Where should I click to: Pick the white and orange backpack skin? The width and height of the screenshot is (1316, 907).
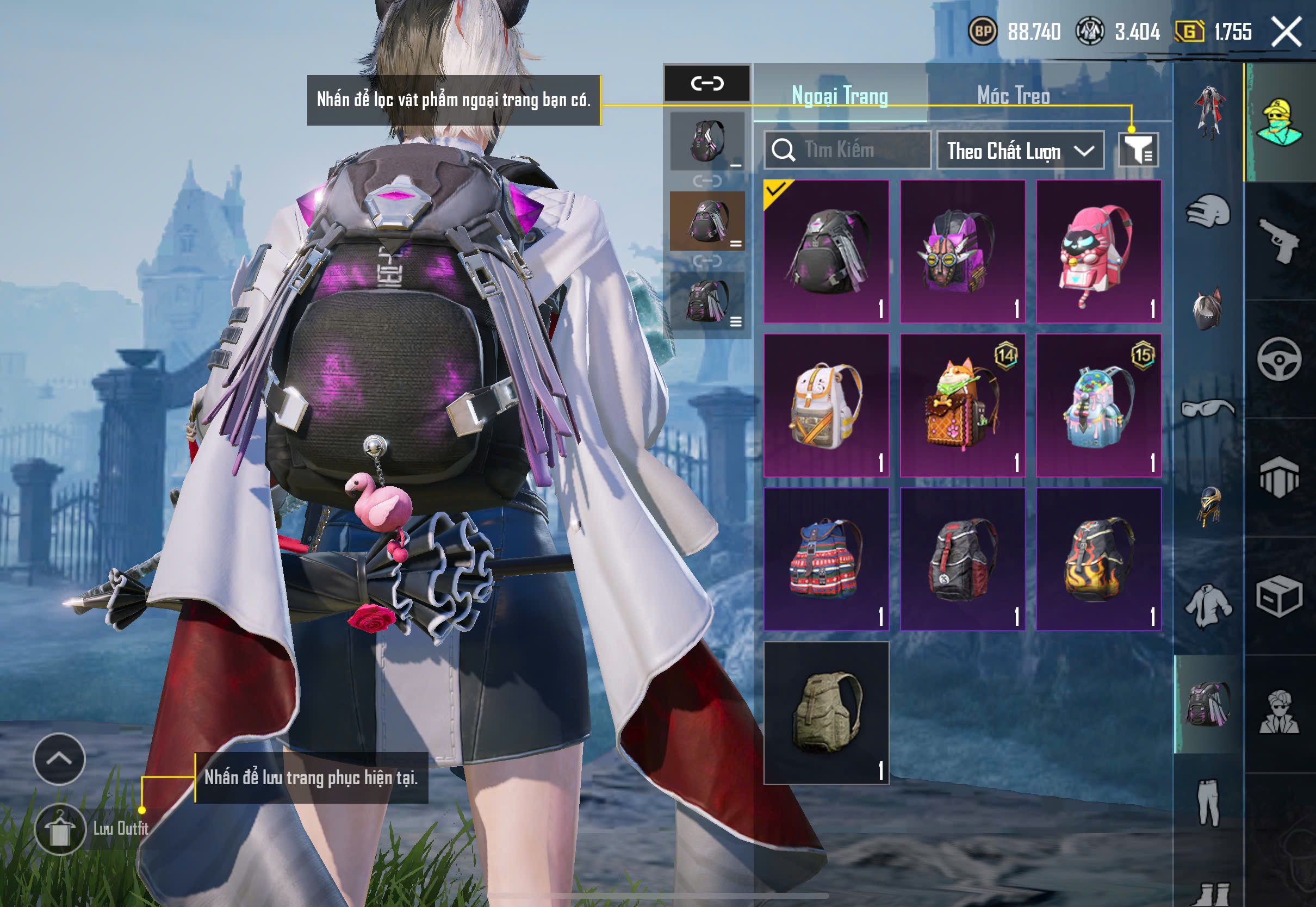point(826,405)
